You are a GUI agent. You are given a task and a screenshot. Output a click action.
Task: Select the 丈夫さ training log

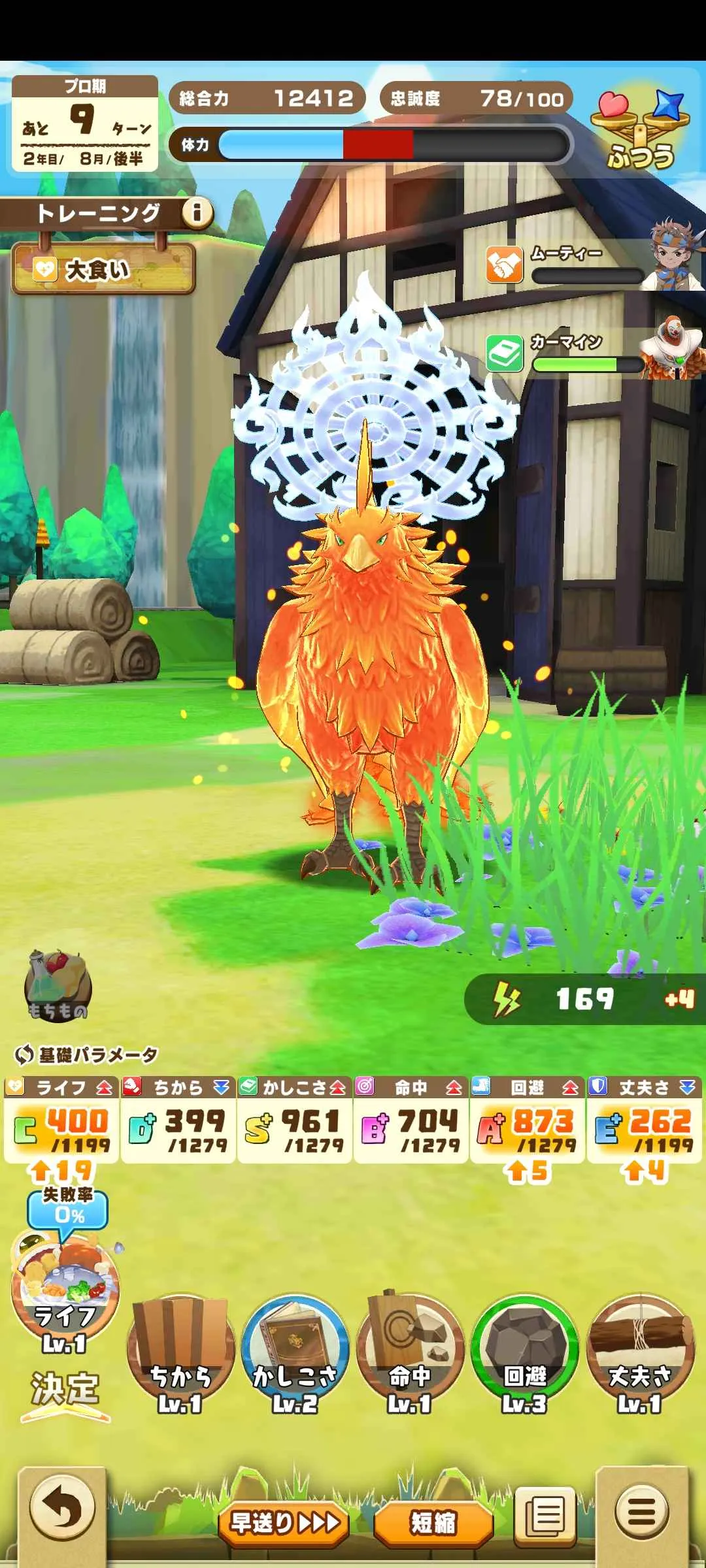click(x=639, y=1352)
